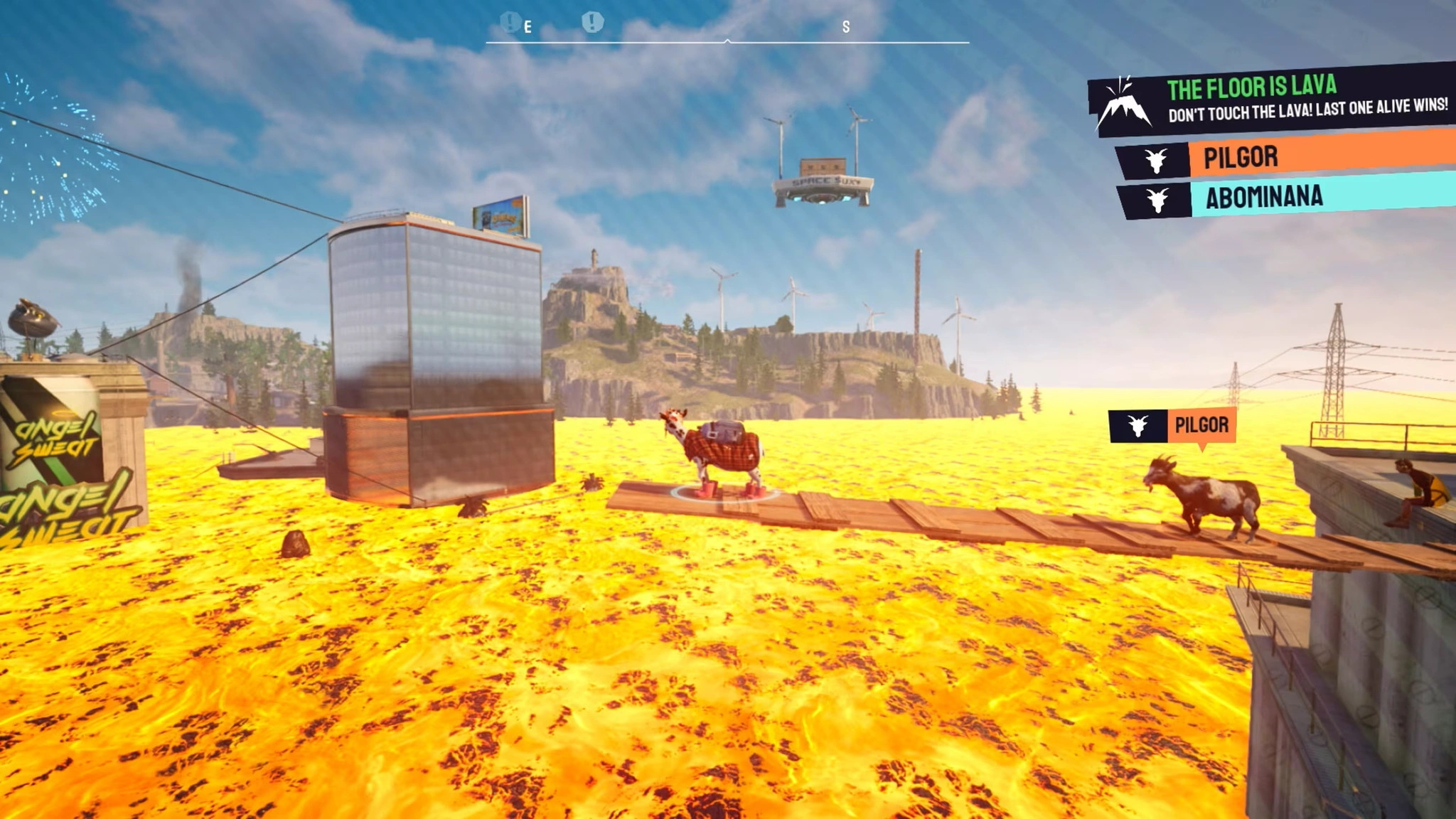
Task: Click the S direction marker on the compass
Action: click(x=845, y=26)
